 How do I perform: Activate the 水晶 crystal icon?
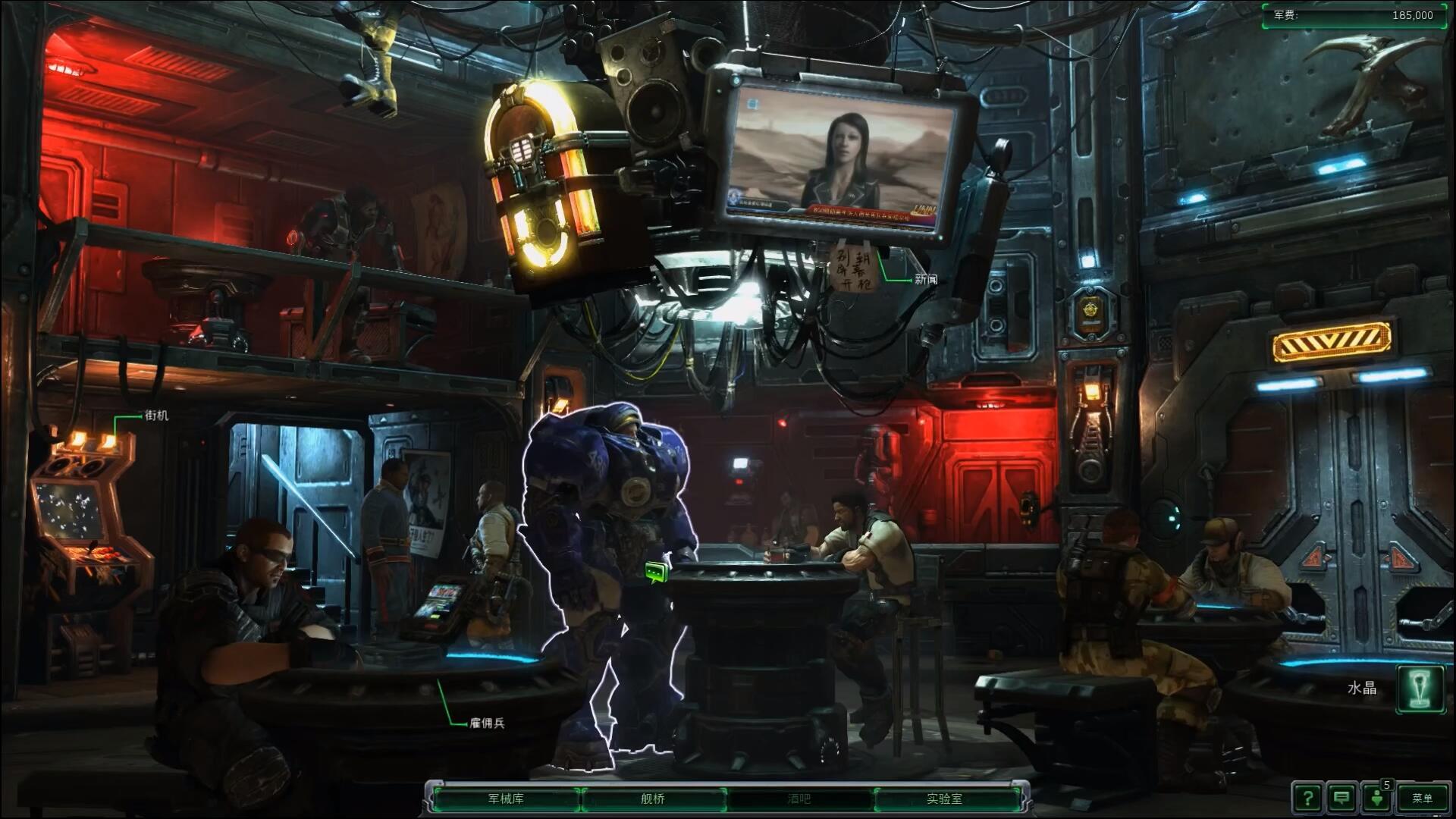(1420, 689)
